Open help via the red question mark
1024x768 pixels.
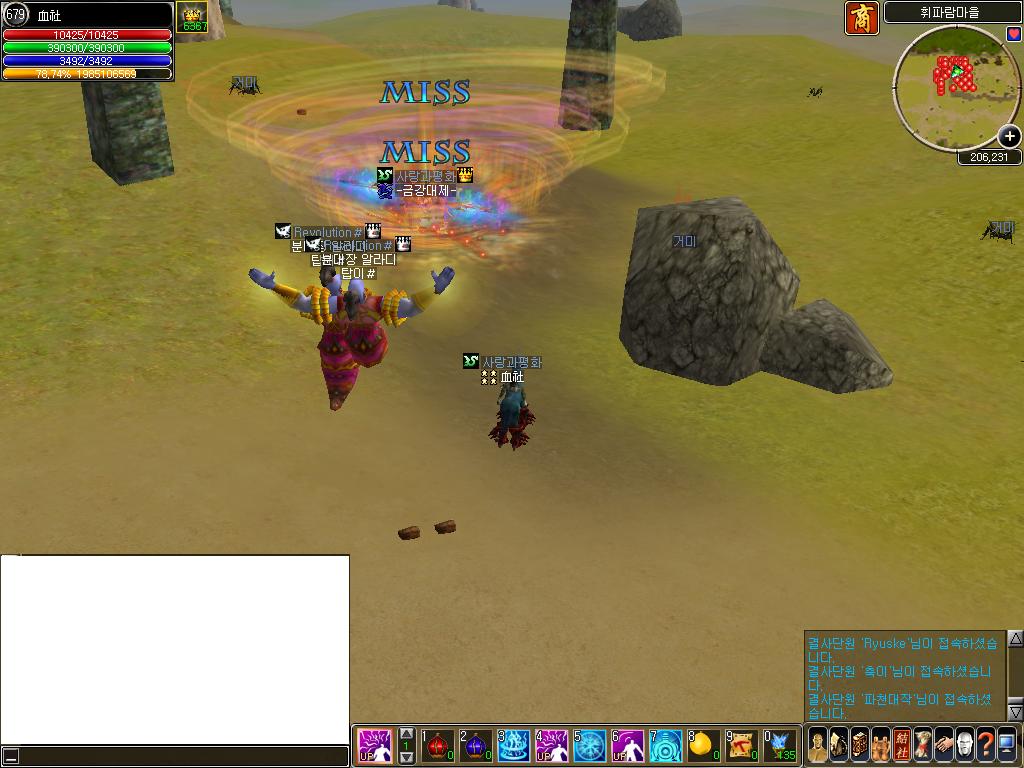[x=986, y=745]
